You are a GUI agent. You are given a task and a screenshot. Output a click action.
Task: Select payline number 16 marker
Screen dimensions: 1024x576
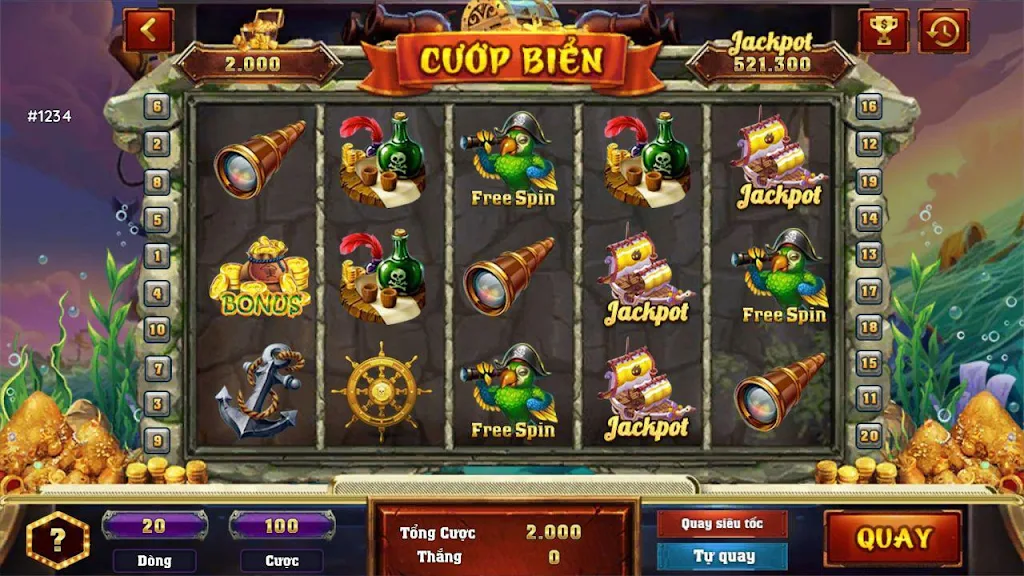coord(869,106)
